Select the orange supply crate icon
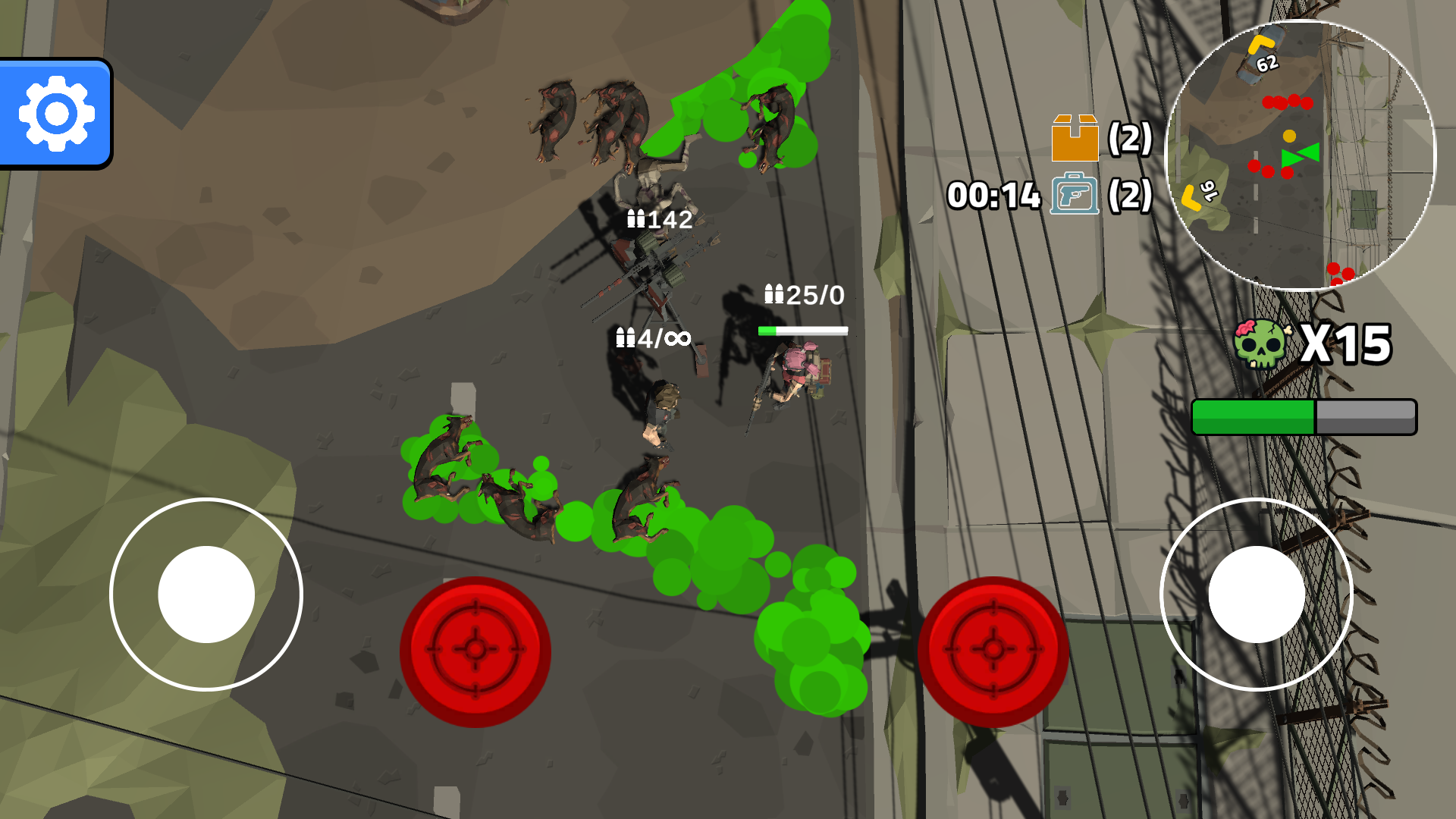The height and width of the screenshot is (819, 1456). coord(1075,138)
